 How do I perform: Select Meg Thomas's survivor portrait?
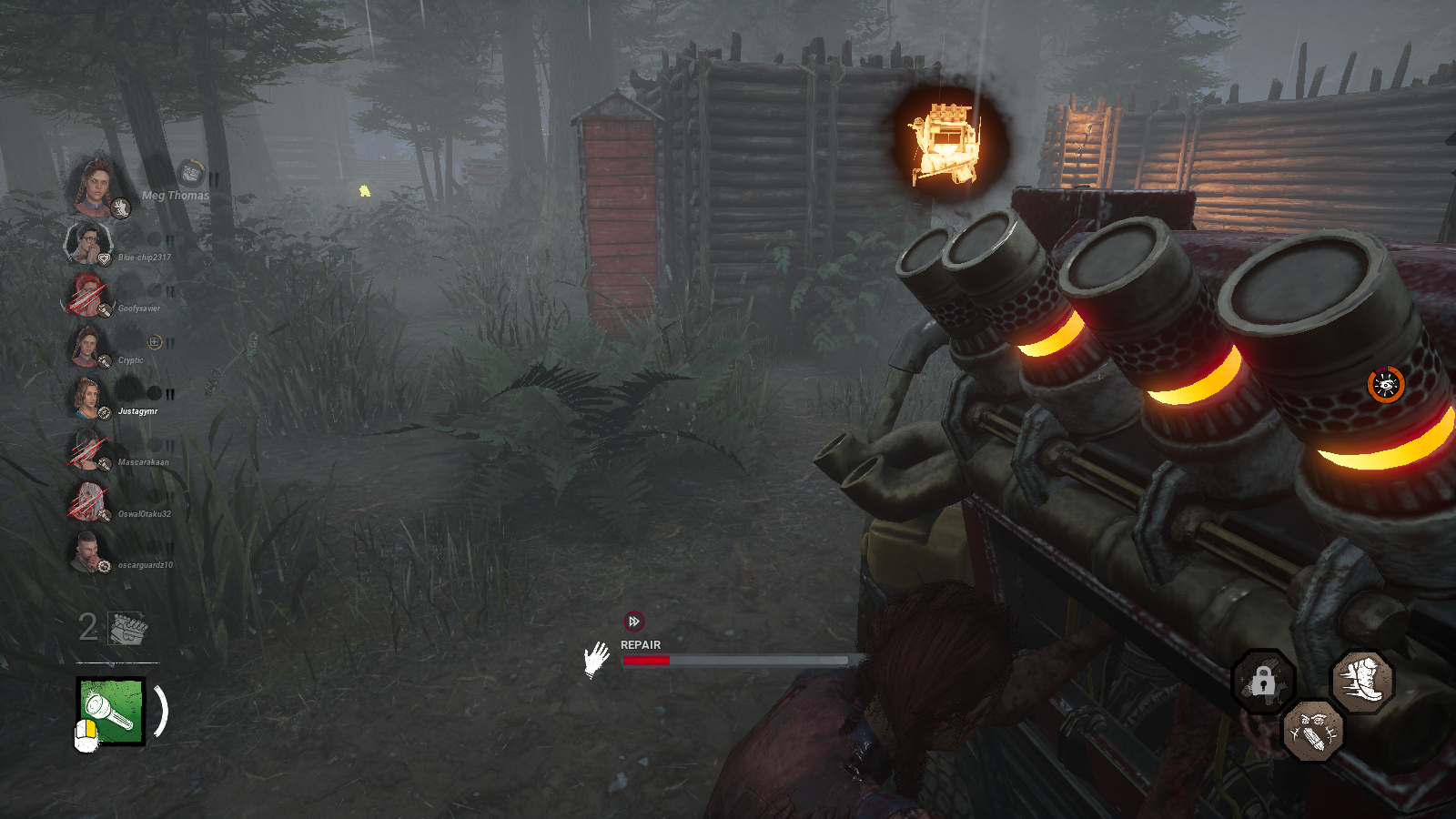coord(93,185)
